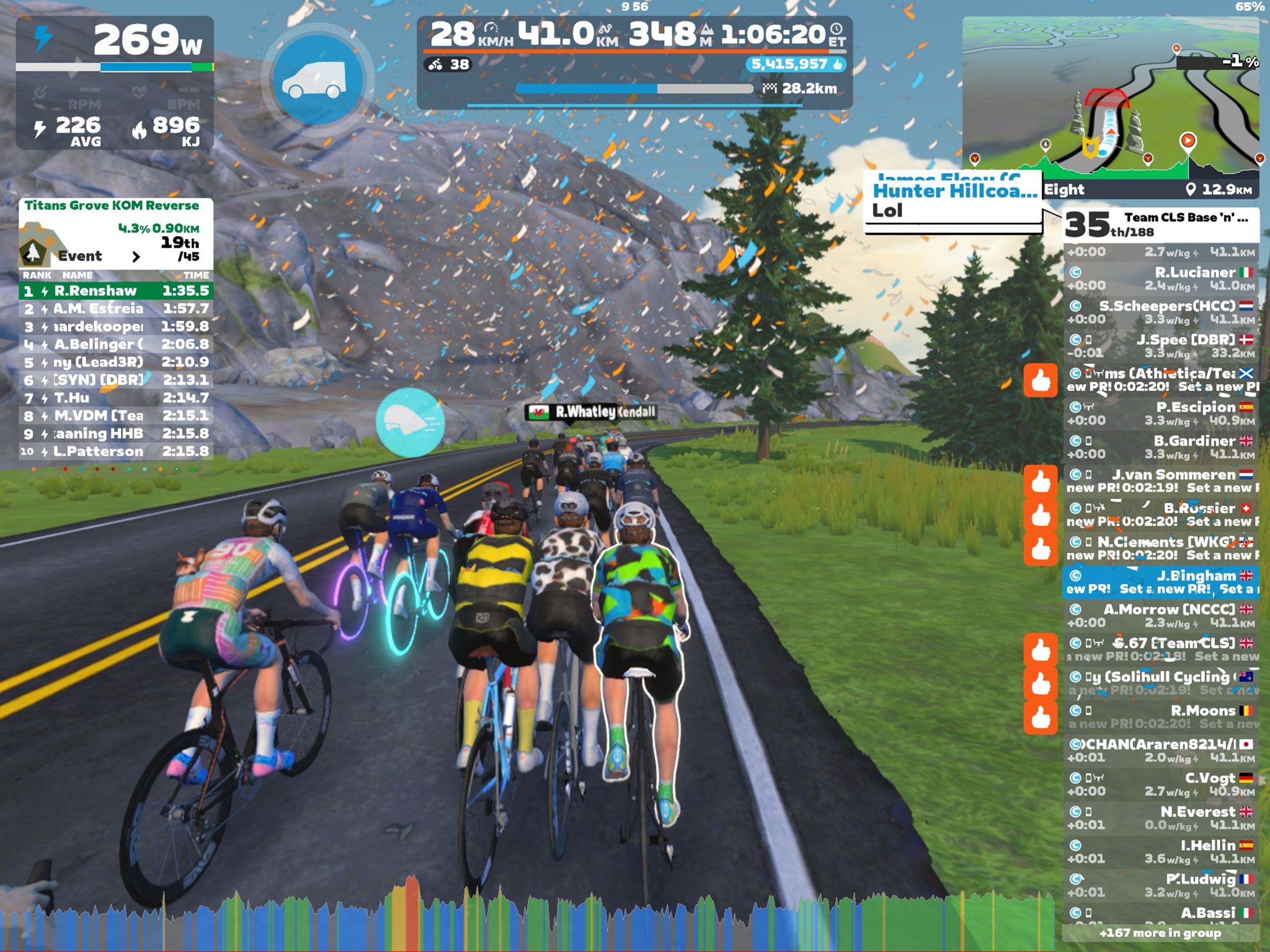Choose I.Hellin from the riders list
Image resolution: width=1270 pixels, height=952 pixels.
(x=1160, y=852)
